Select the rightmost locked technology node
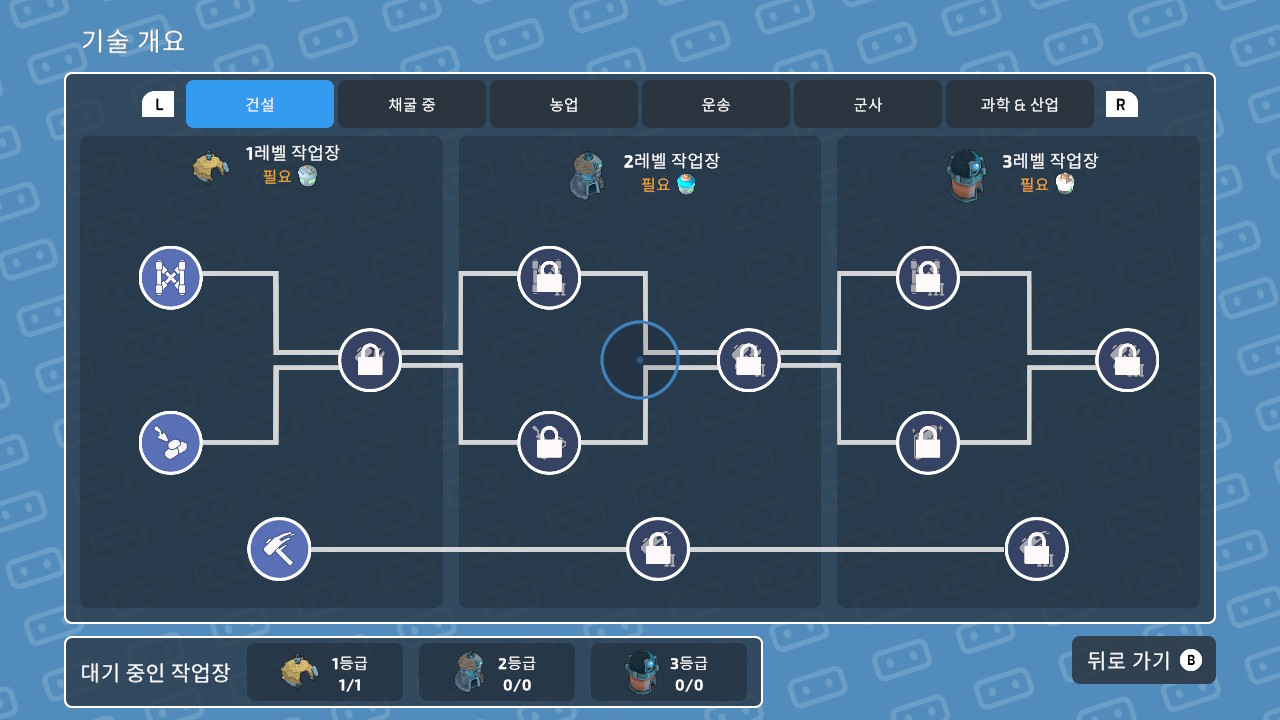This screenshot has height=720, width=1280. point(1126,360)
